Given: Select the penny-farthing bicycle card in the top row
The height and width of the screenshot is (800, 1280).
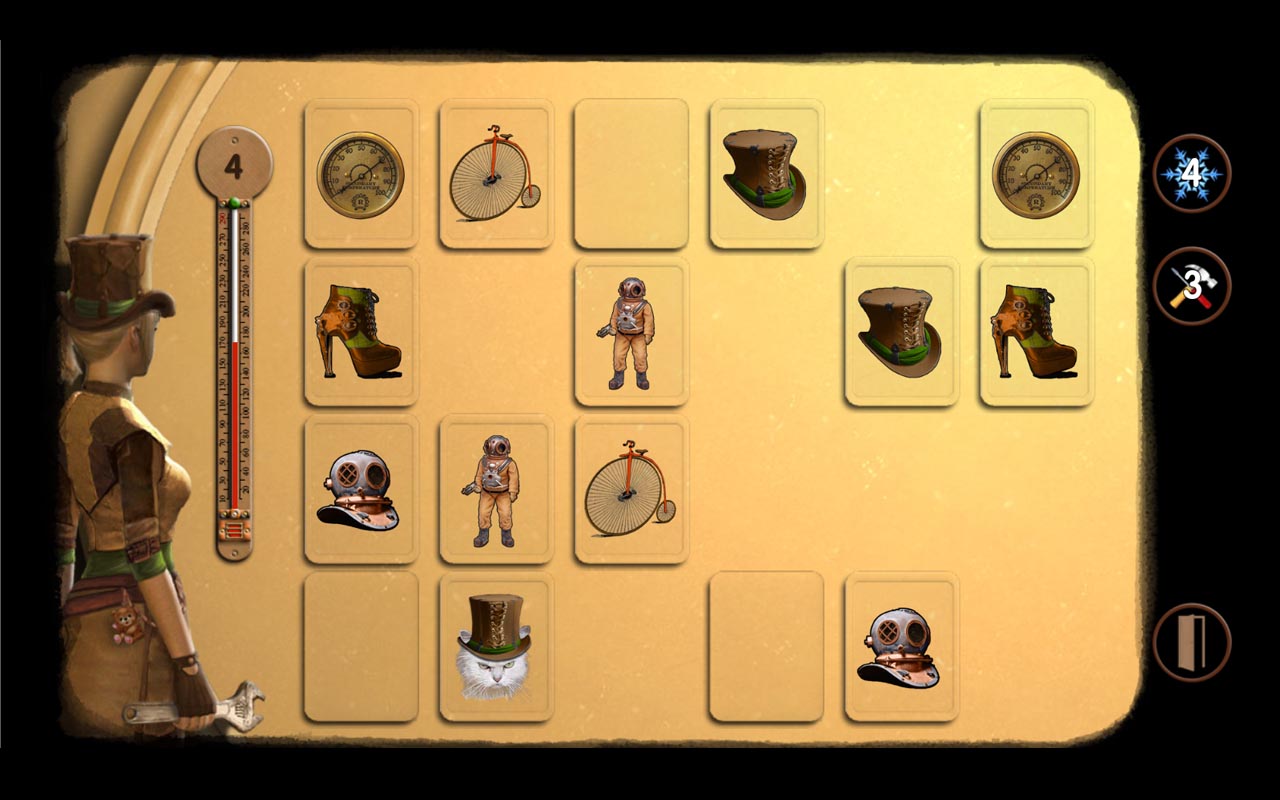Looking at the screenshot, I should [x=496, y=173].
